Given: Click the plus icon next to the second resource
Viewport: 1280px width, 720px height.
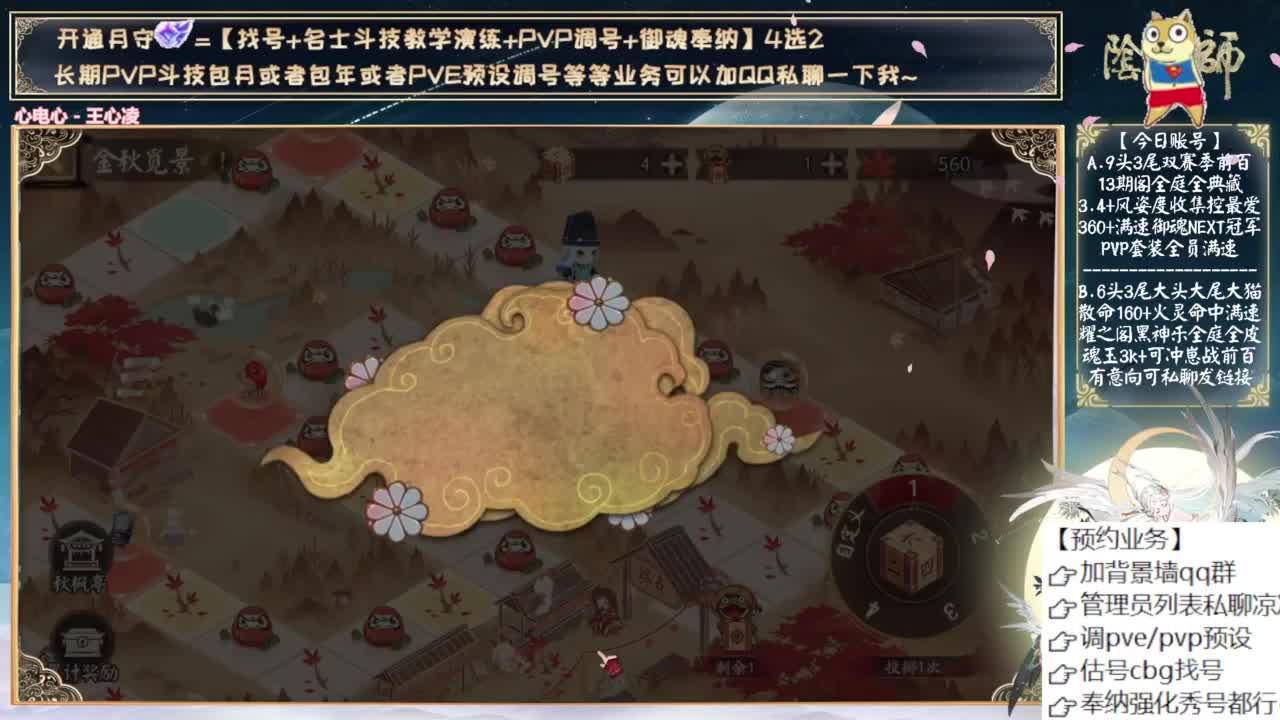Looking at the screenshot, I should [x=830, y=164].
